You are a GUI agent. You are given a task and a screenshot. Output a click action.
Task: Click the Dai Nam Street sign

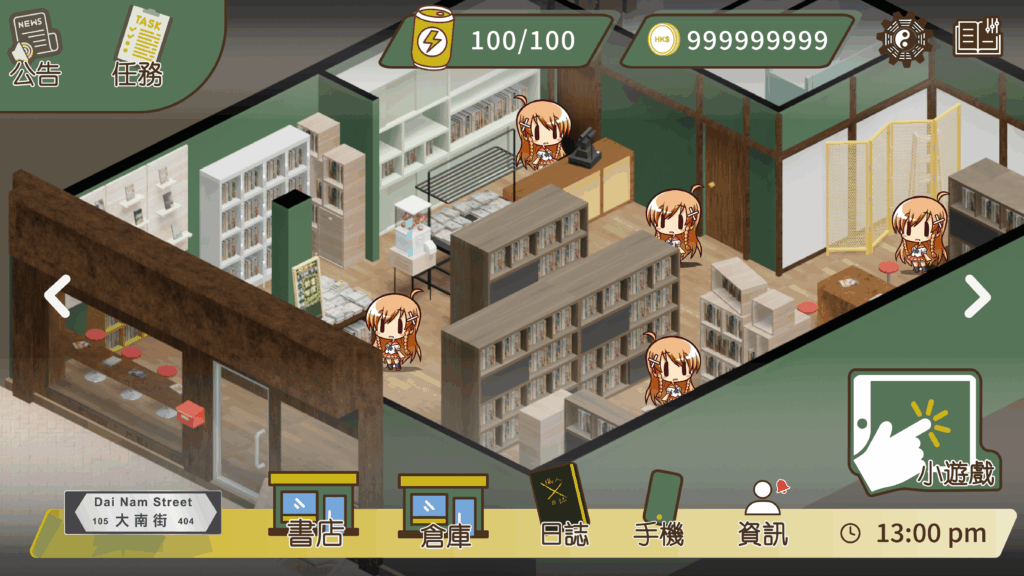tap(143, 512)
